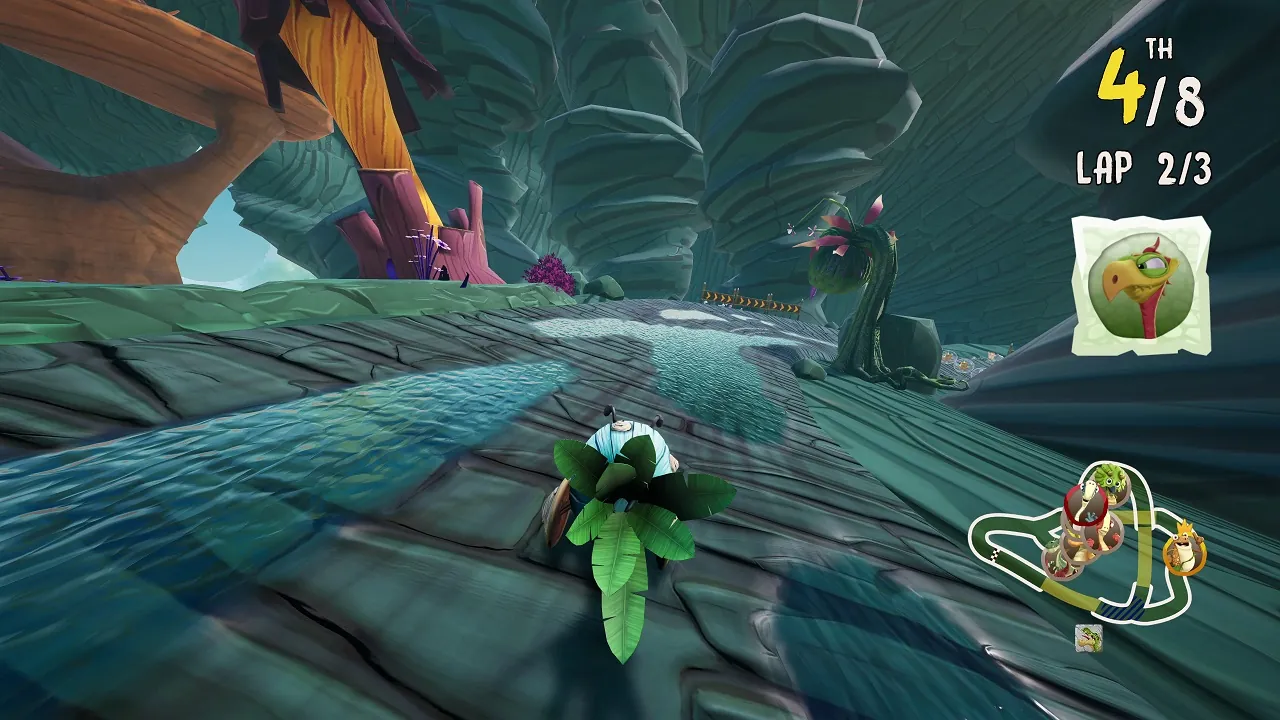The width and height of the screenshot is (1280, 720).
Task: Click the LAP 2/3 counter text
Action: (1146, 166)
